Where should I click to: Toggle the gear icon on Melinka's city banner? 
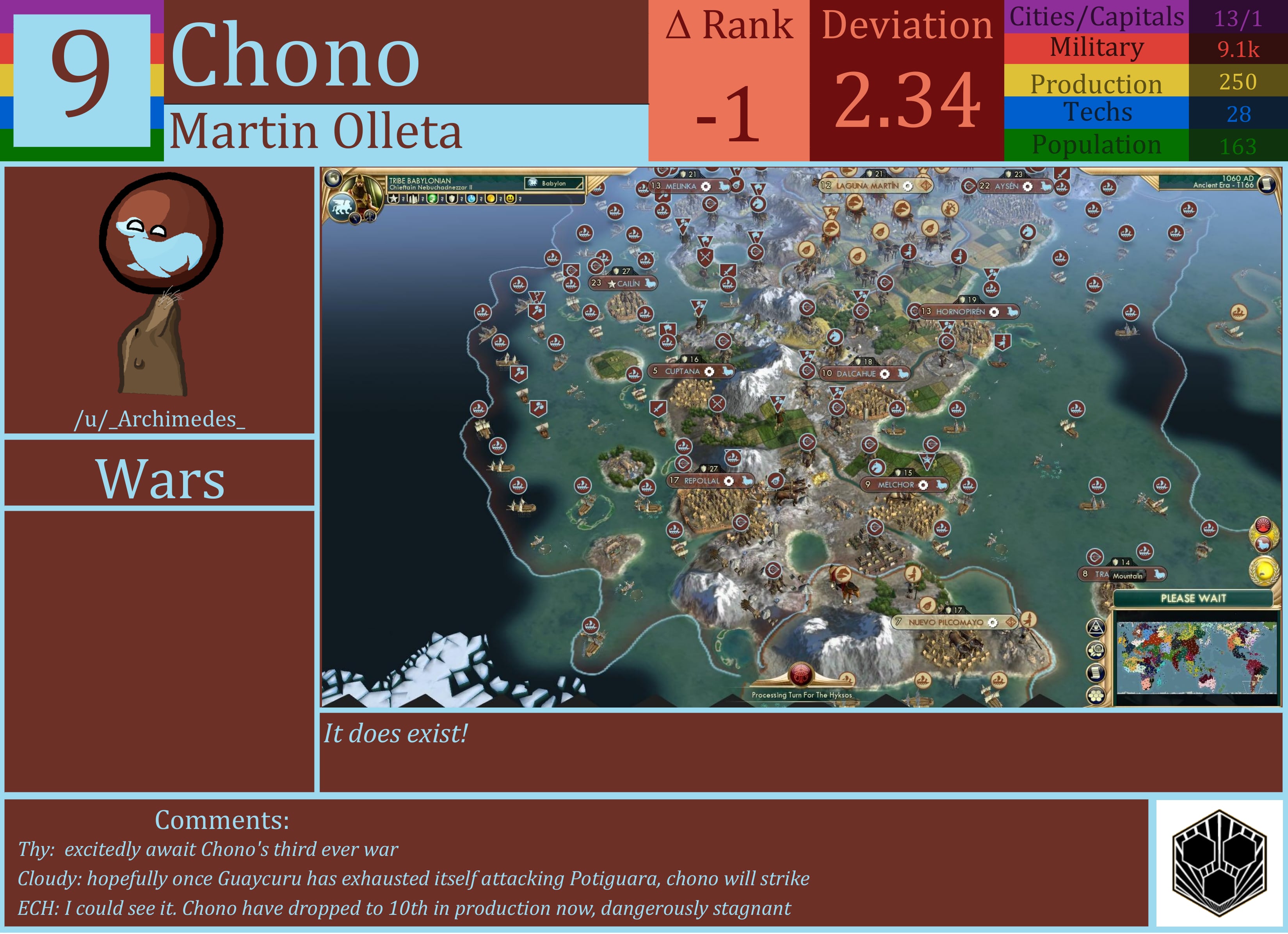tap(705, 187)
